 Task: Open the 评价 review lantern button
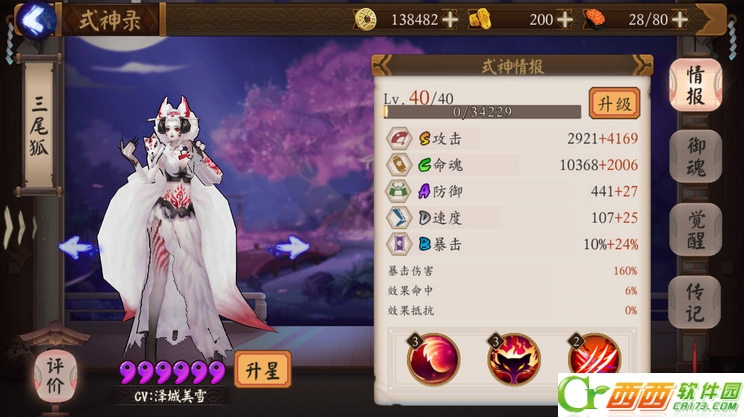coord(56,375)
